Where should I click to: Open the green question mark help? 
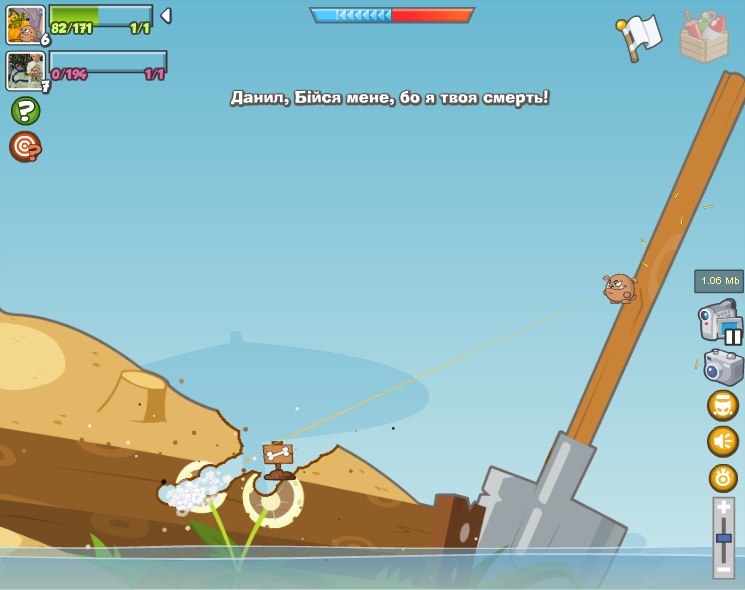pos(25,110)
